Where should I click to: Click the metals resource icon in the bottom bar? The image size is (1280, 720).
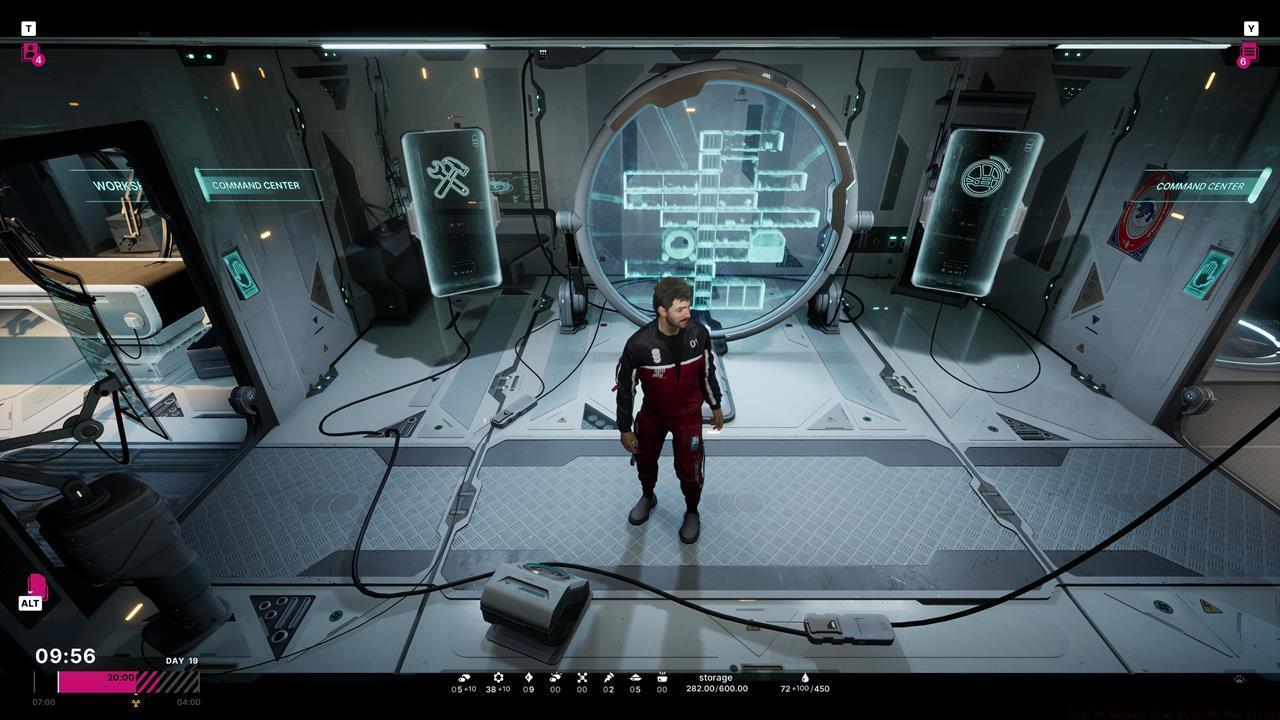pyautogui.click(x=465, y=678)
